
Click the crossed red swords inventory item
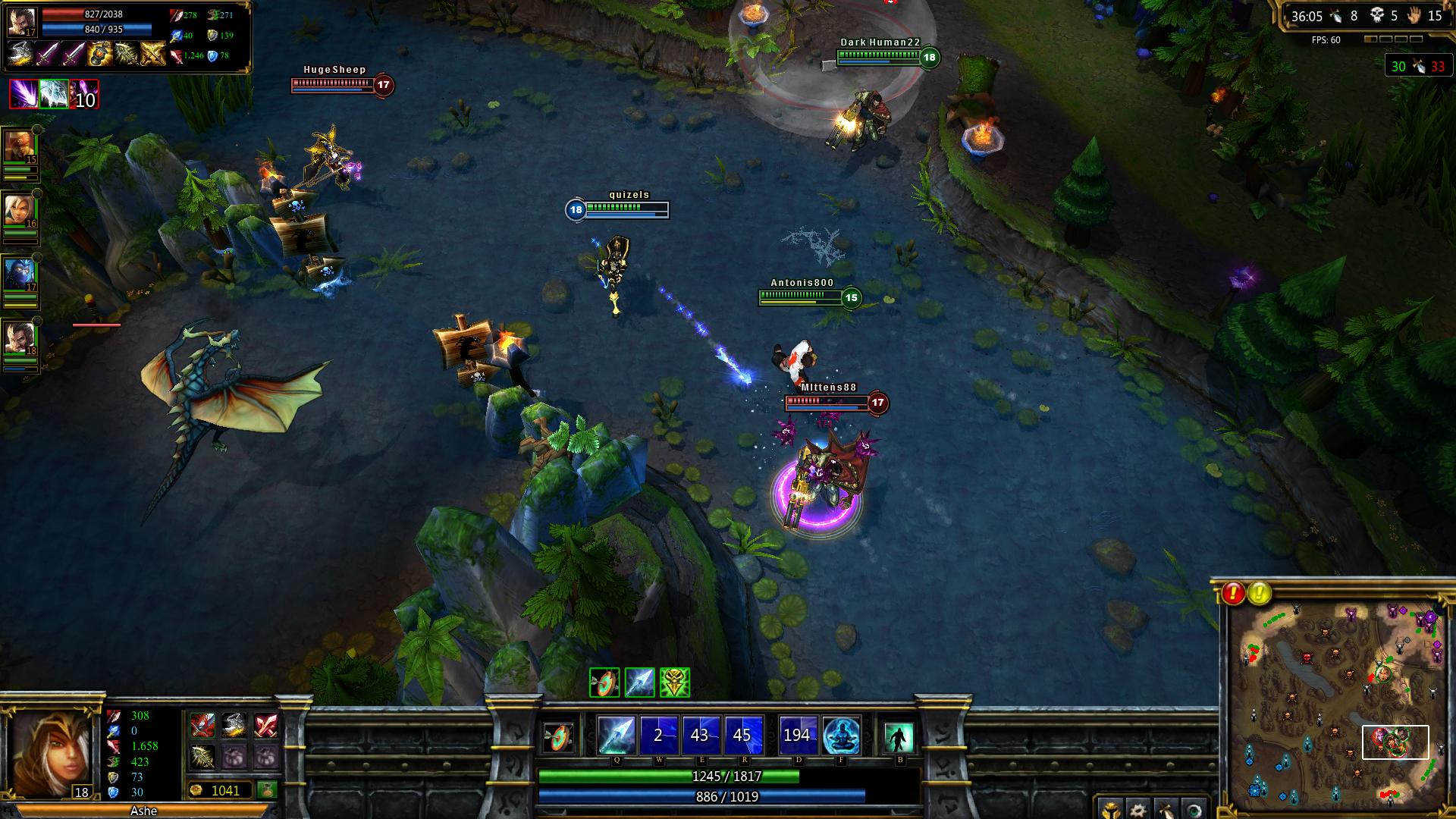pyautogui.click(x=265, y=725)
